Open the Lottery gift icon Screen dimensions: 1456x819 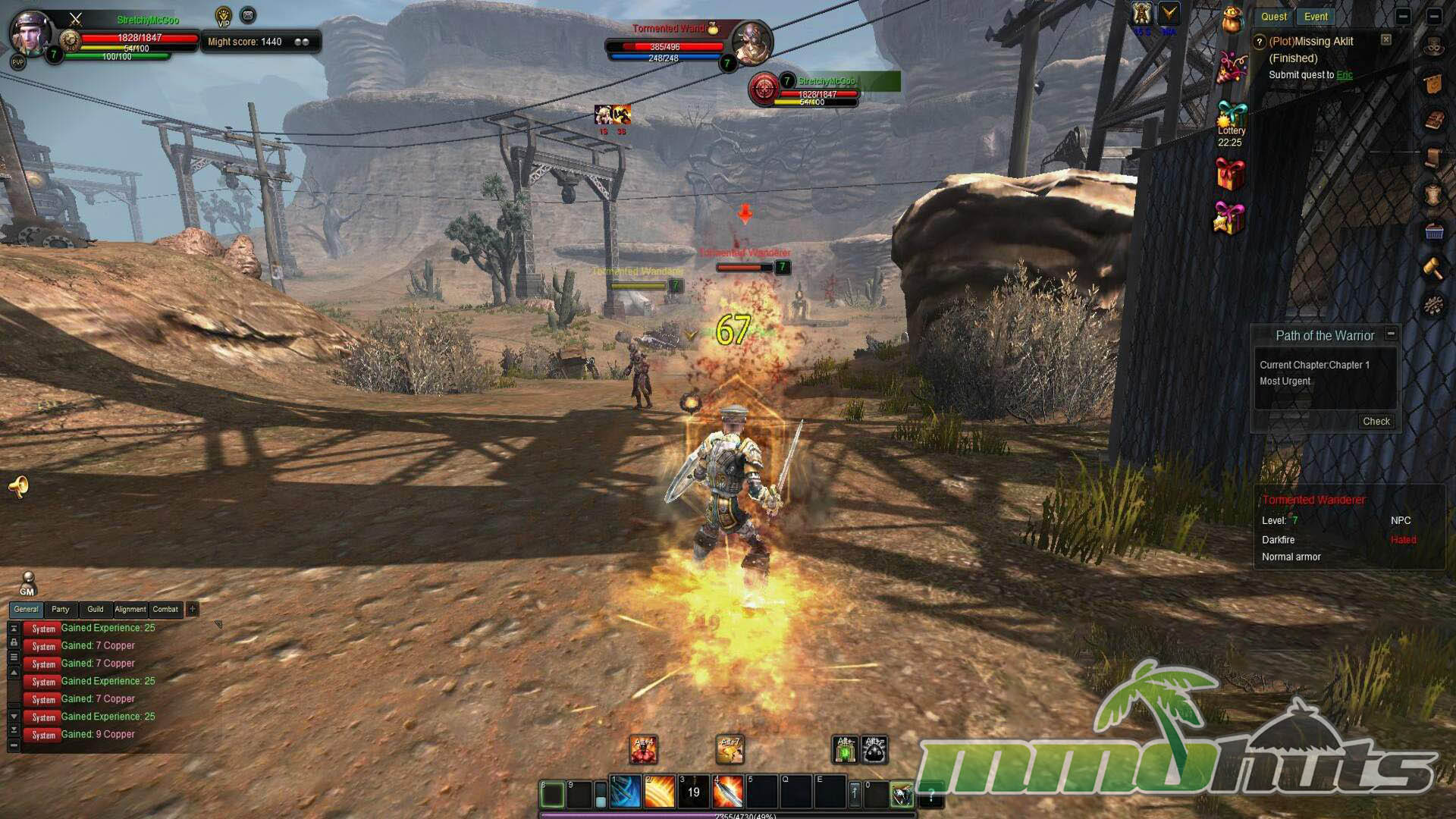coord(1231,116)
